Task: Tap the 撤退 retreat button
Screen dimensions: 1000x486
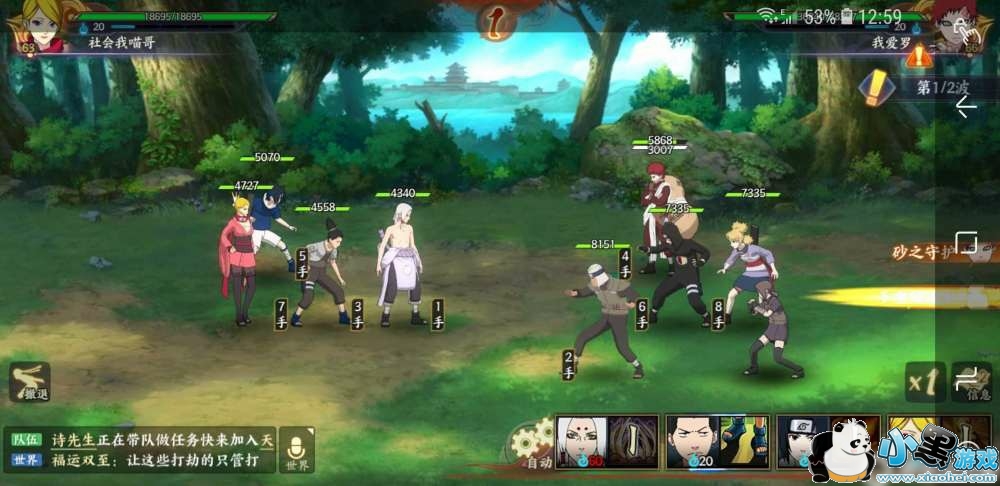Action: (x=30, y=383)
